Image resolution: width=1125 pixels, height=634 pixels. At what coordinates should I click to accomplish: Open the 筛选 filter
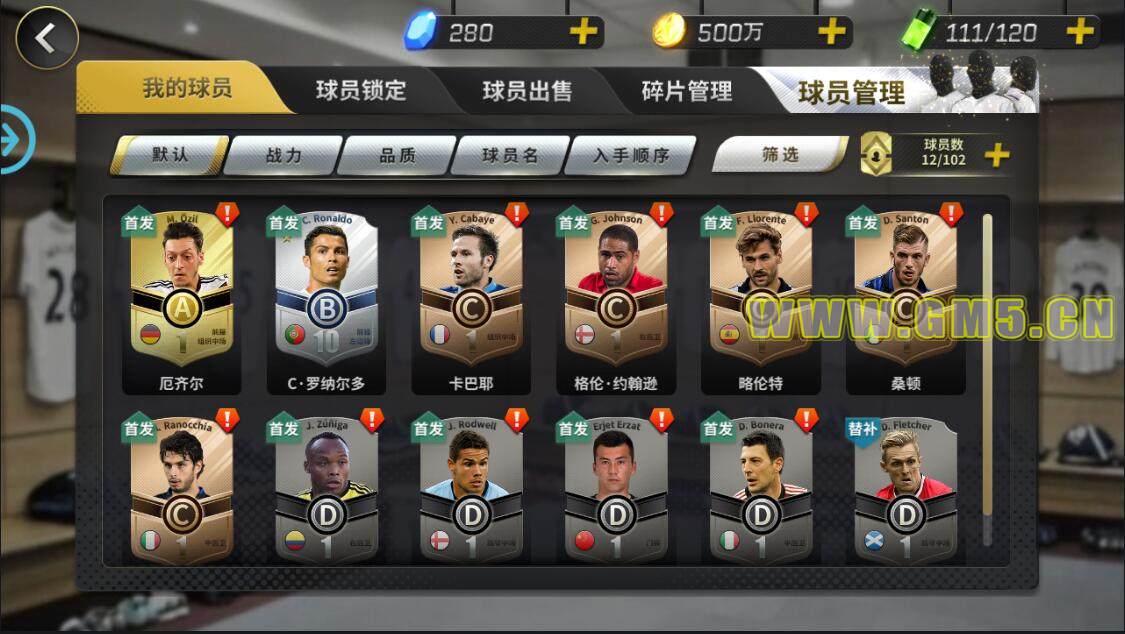pos(780,155)
